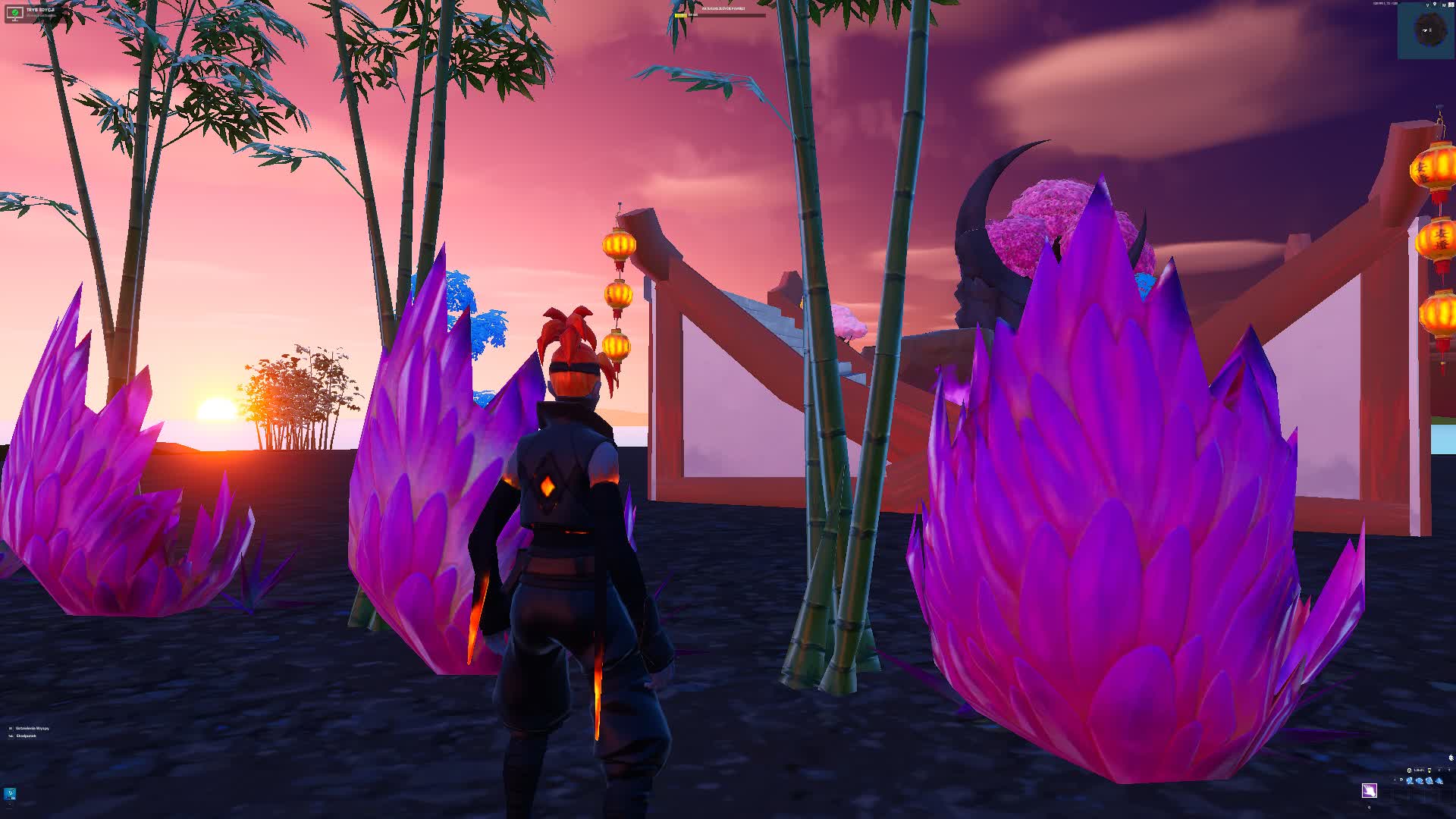Click the floor build piece icon
Image resolution: width=1456 pixels, height=819 pixels.
[1420, 780]
